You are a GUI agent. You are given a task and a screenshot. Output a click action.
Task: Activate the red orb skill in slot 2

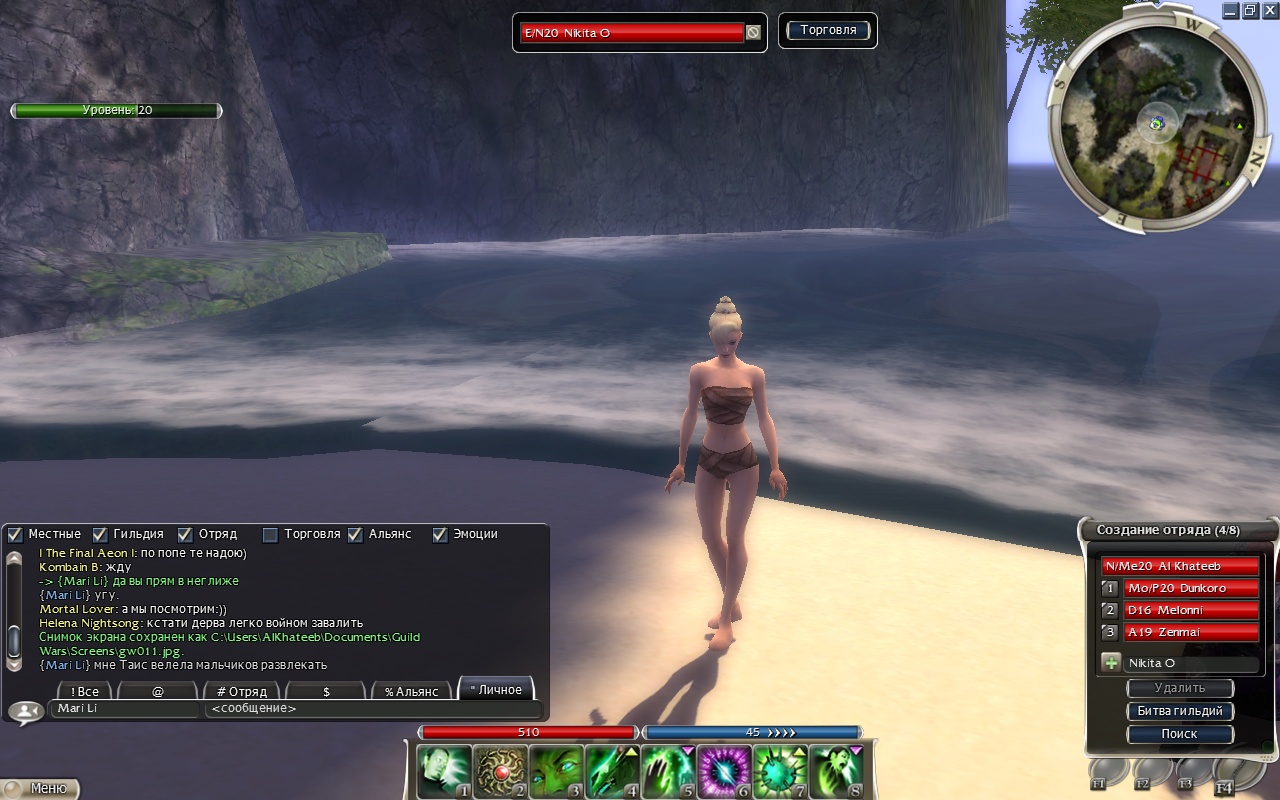click(x=499, y=772)
